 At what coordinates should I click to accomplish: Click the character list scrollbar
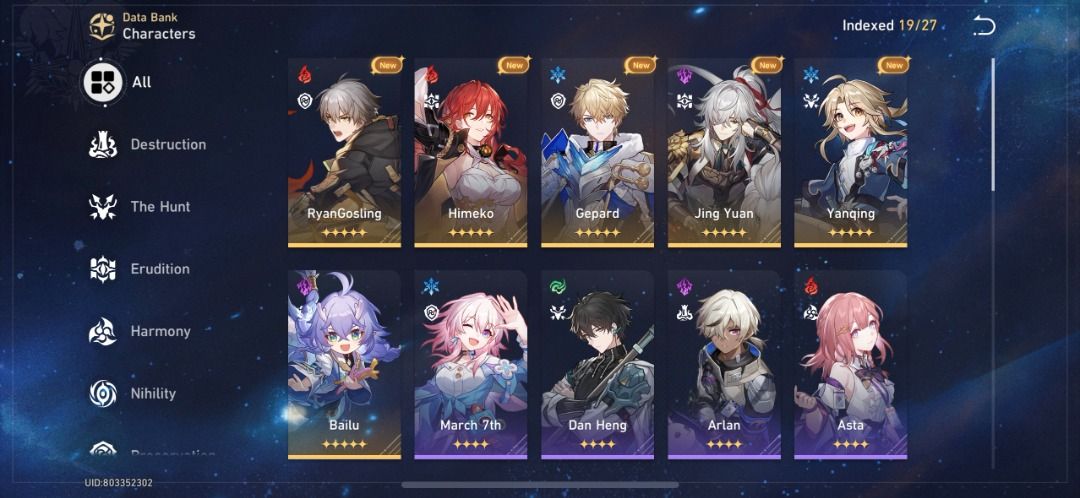993,125
